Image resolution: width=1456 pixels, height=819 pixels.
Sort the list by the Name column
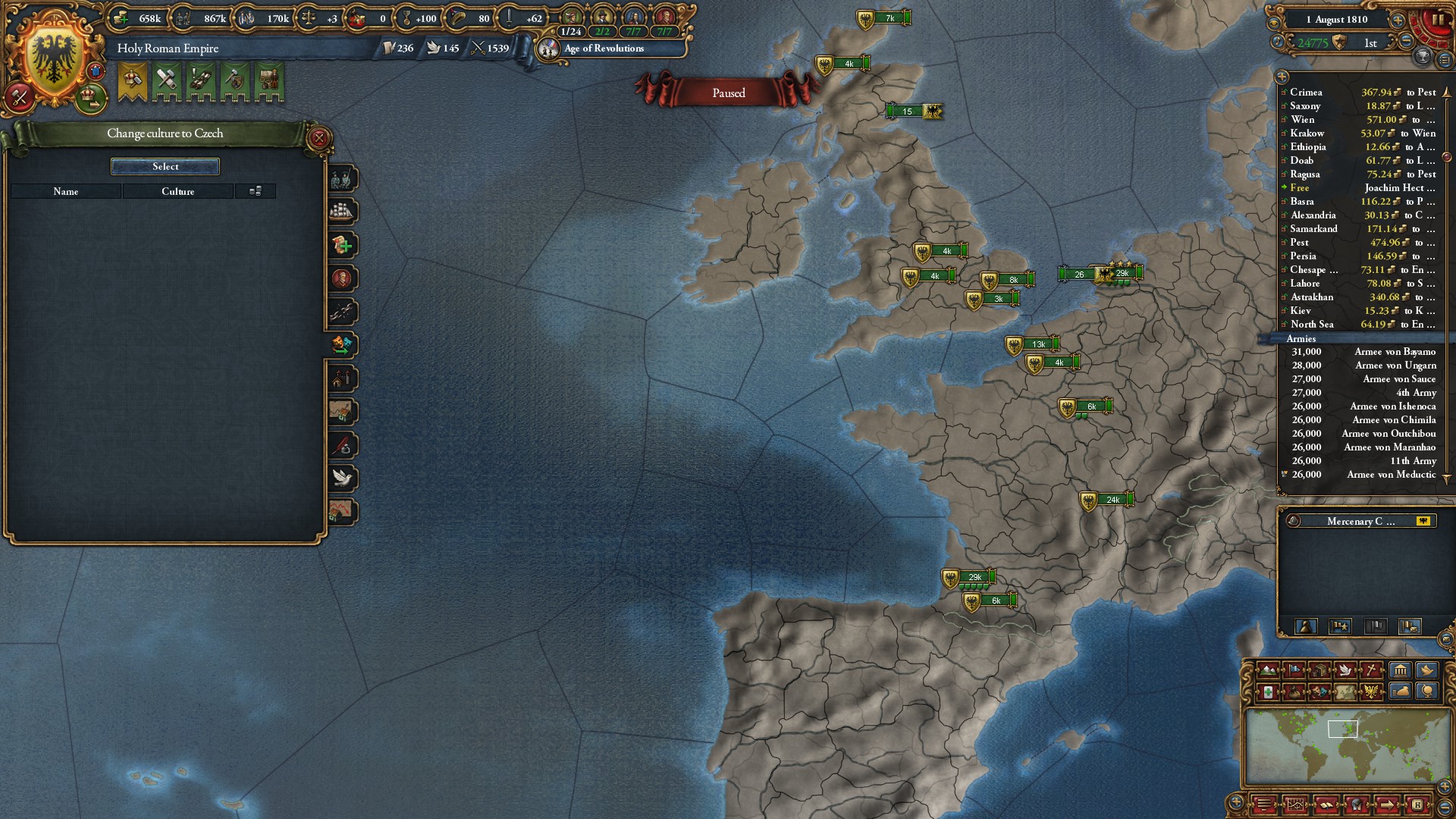(x=66, y=192)
